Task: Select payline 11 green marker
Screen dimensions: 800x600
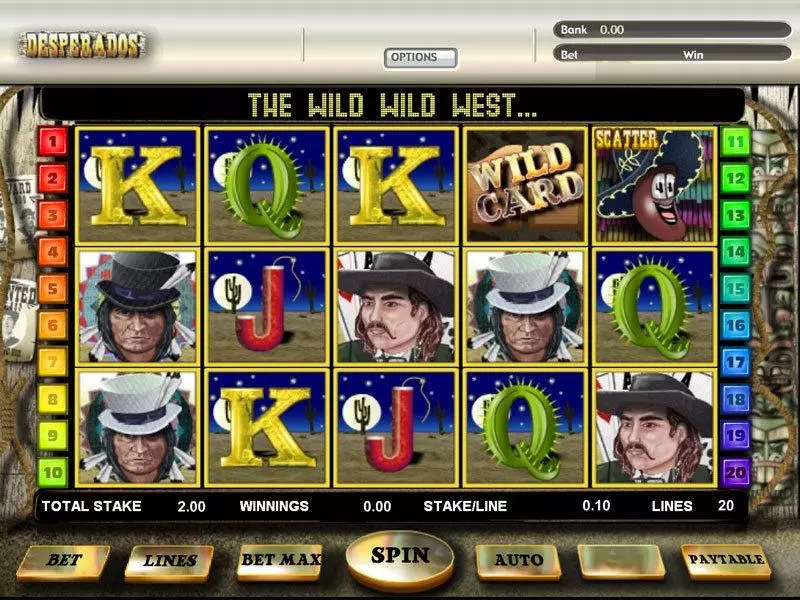Action: click(x=736, y=142)
